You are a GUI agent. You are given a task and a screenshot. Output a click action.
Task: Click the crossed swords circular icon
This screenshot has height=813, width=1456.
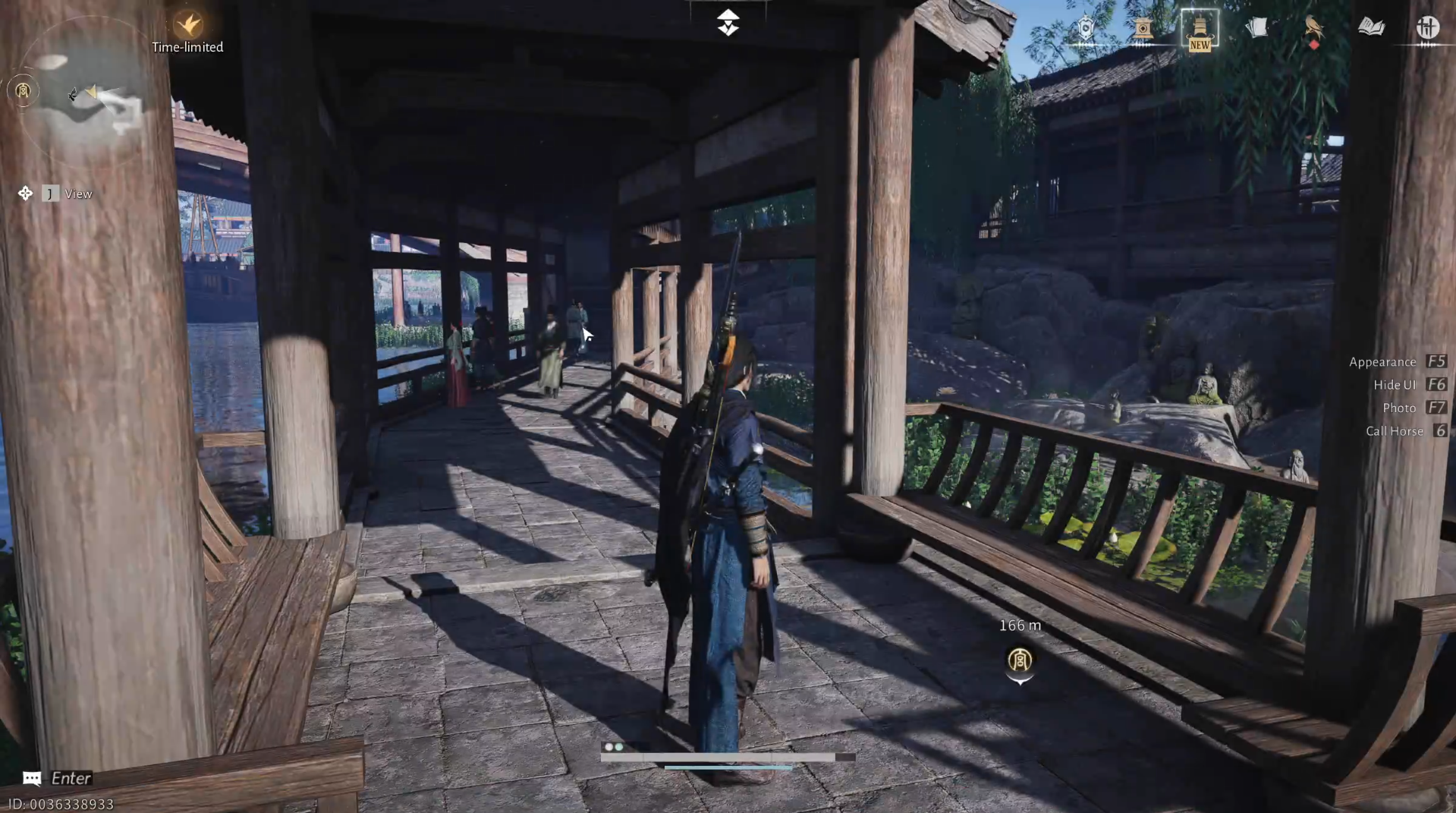pos(1429,27)
